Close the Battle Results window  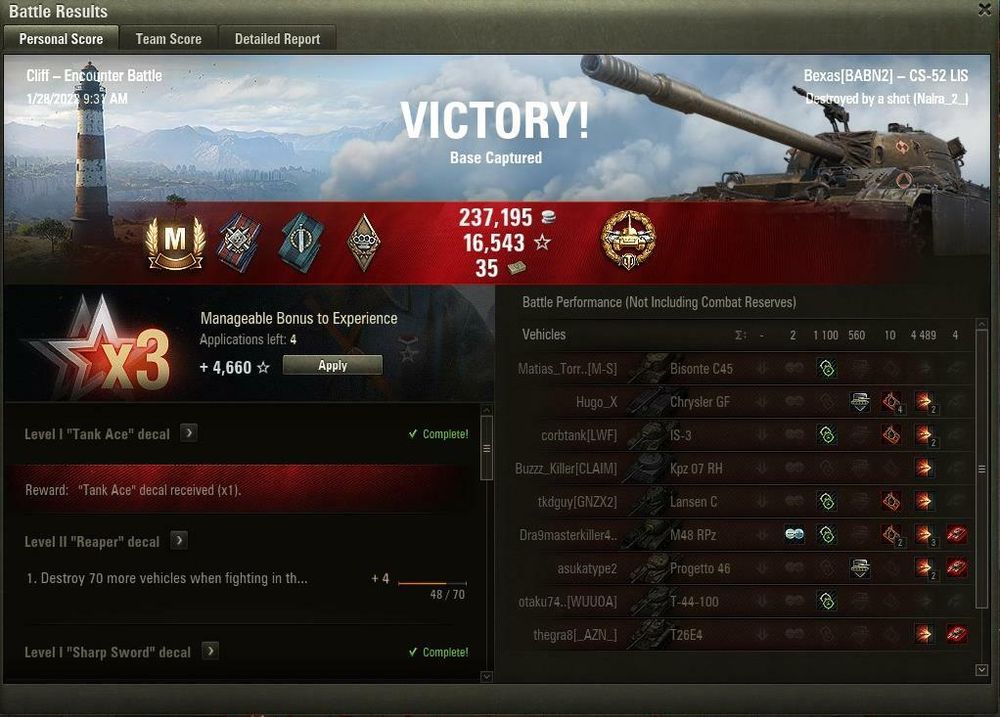tap(985, 10)
